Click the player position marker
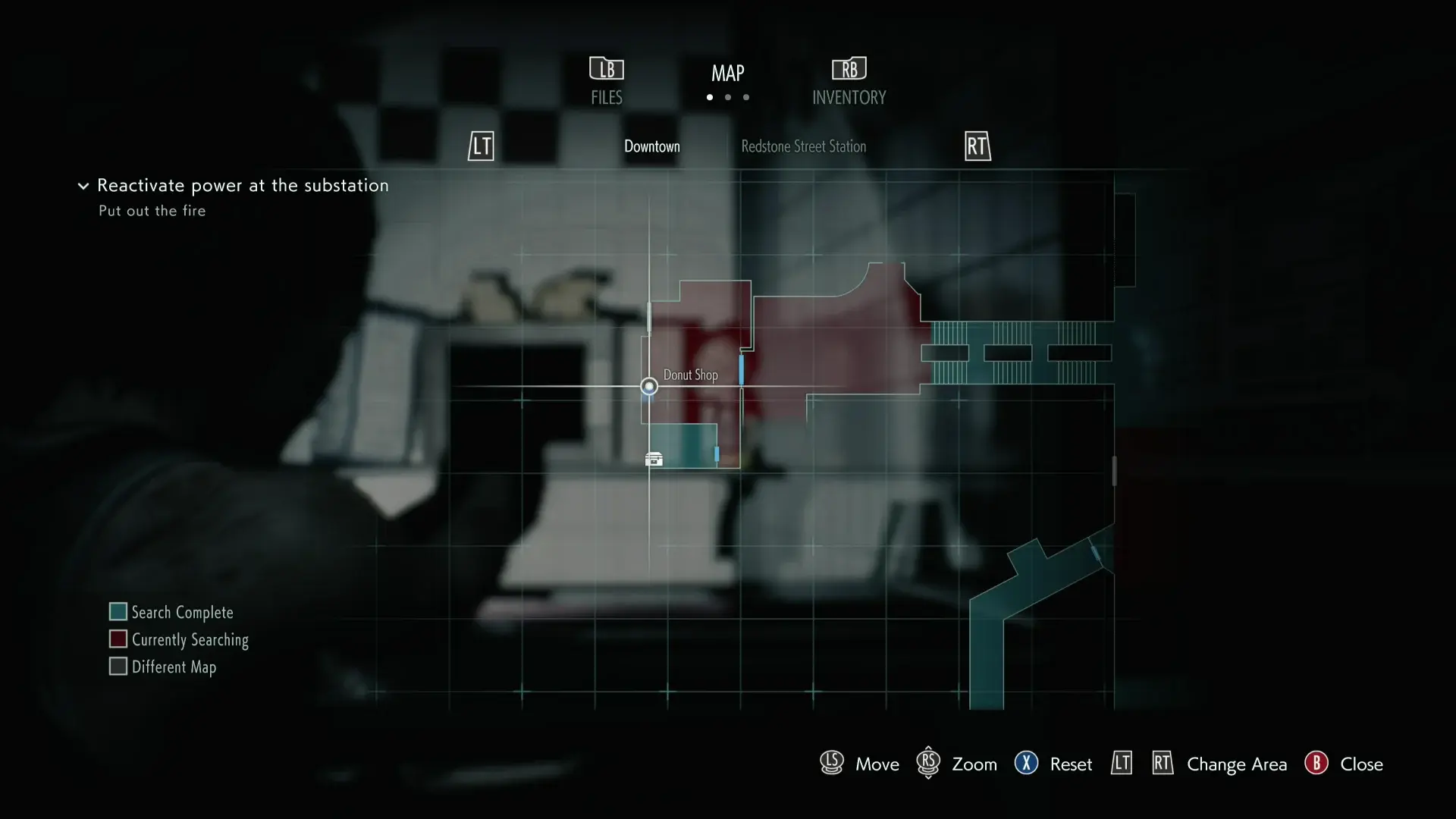Image resolution: width=1456 pixels, height=819 pixels. [x=649, y=387]
